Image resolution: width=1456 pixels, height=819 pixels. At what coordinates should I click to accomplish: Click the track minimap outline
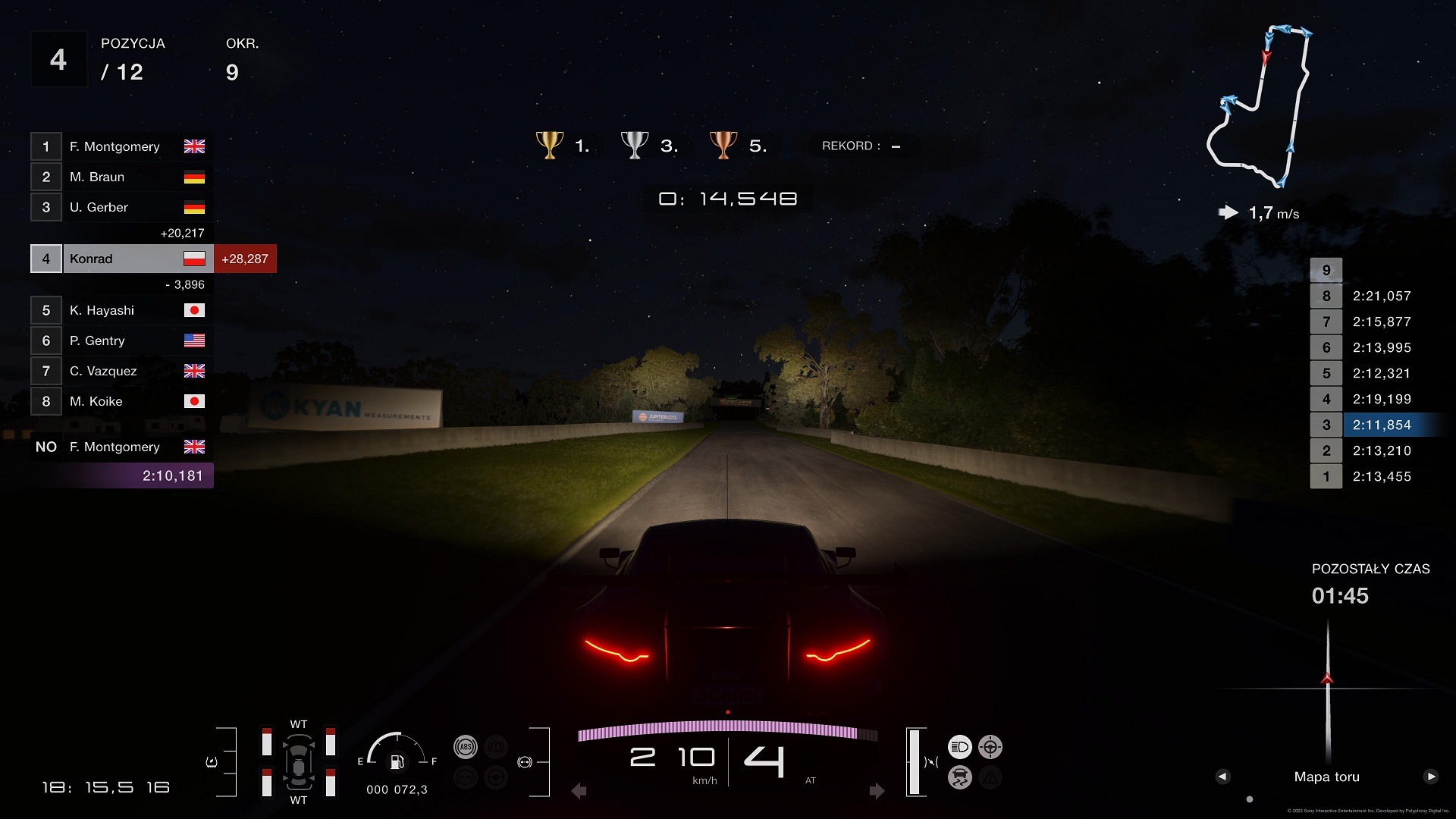[1260, 106]
